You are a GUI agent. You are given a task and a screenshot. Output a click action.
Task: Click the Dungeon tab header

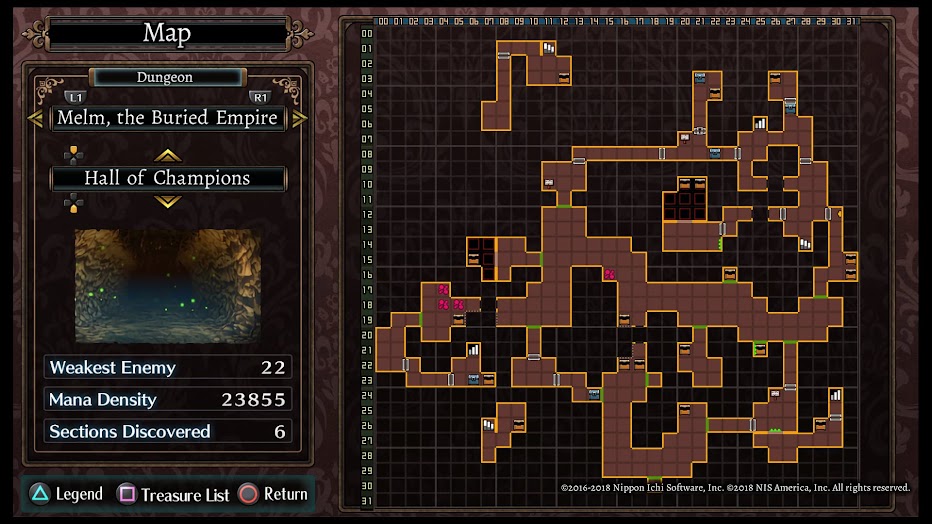click(x=166, y=77)
